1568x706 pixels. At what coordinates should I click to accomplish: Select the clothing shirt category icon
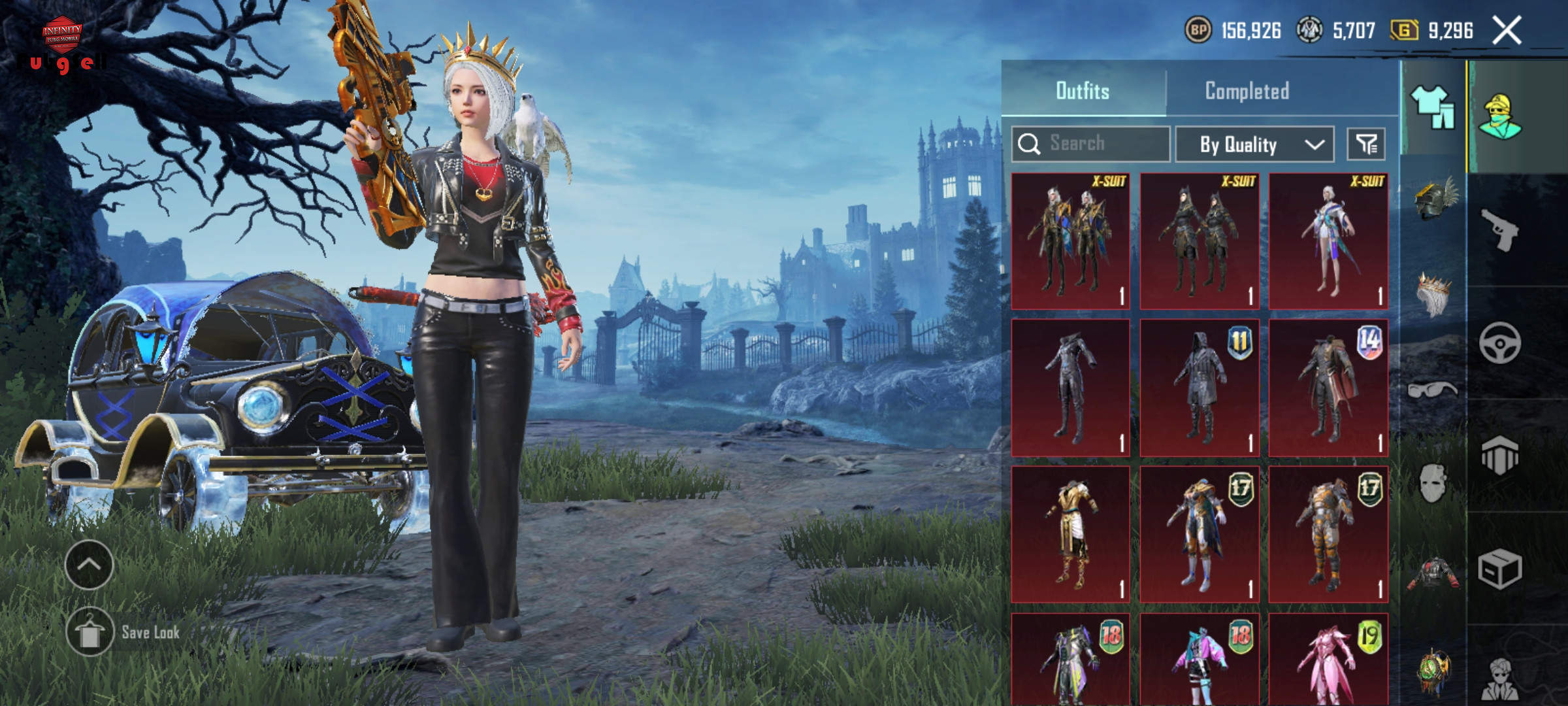(x=1433, y=107)
